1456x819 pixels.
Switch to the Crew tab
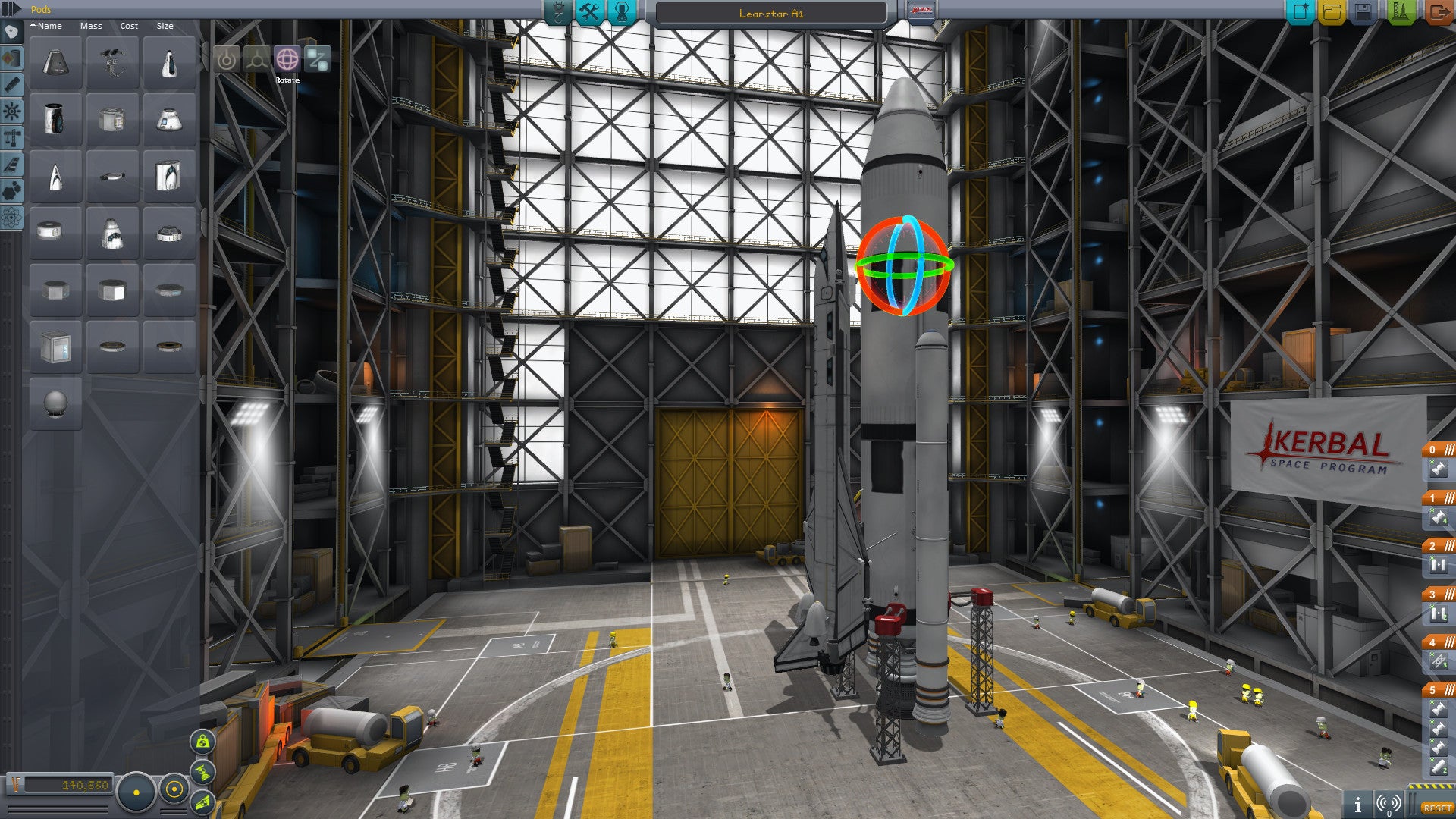pyautogui.click(x=623, y=11)
